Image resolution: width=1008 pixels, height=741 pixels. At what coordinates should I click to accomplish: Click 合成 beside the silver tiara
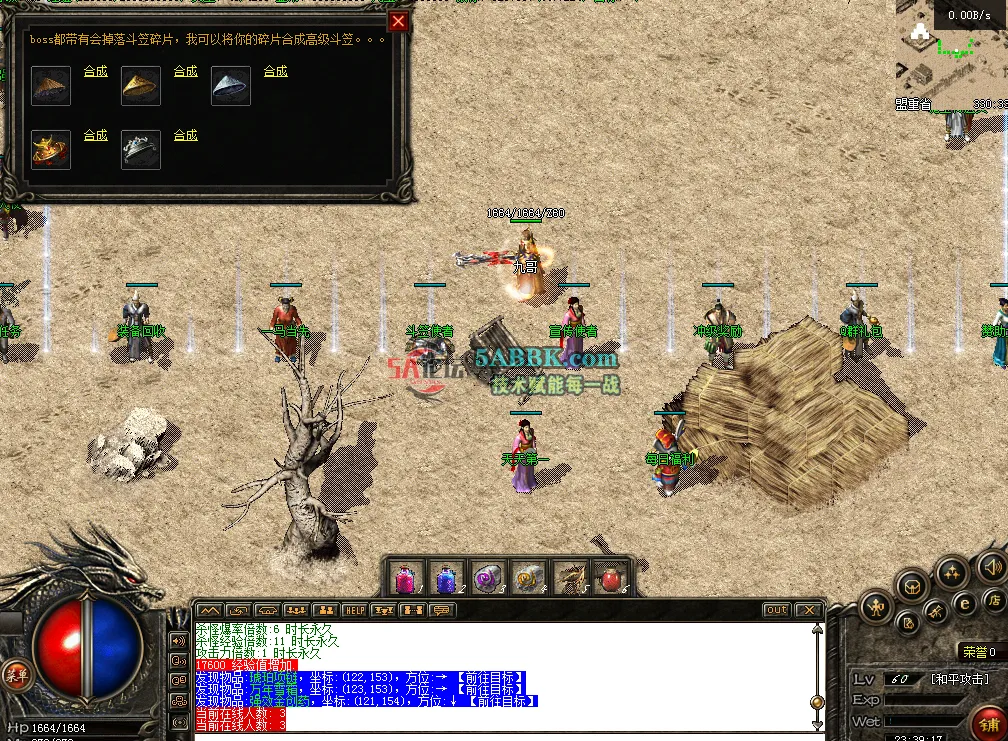click(186, 136)
